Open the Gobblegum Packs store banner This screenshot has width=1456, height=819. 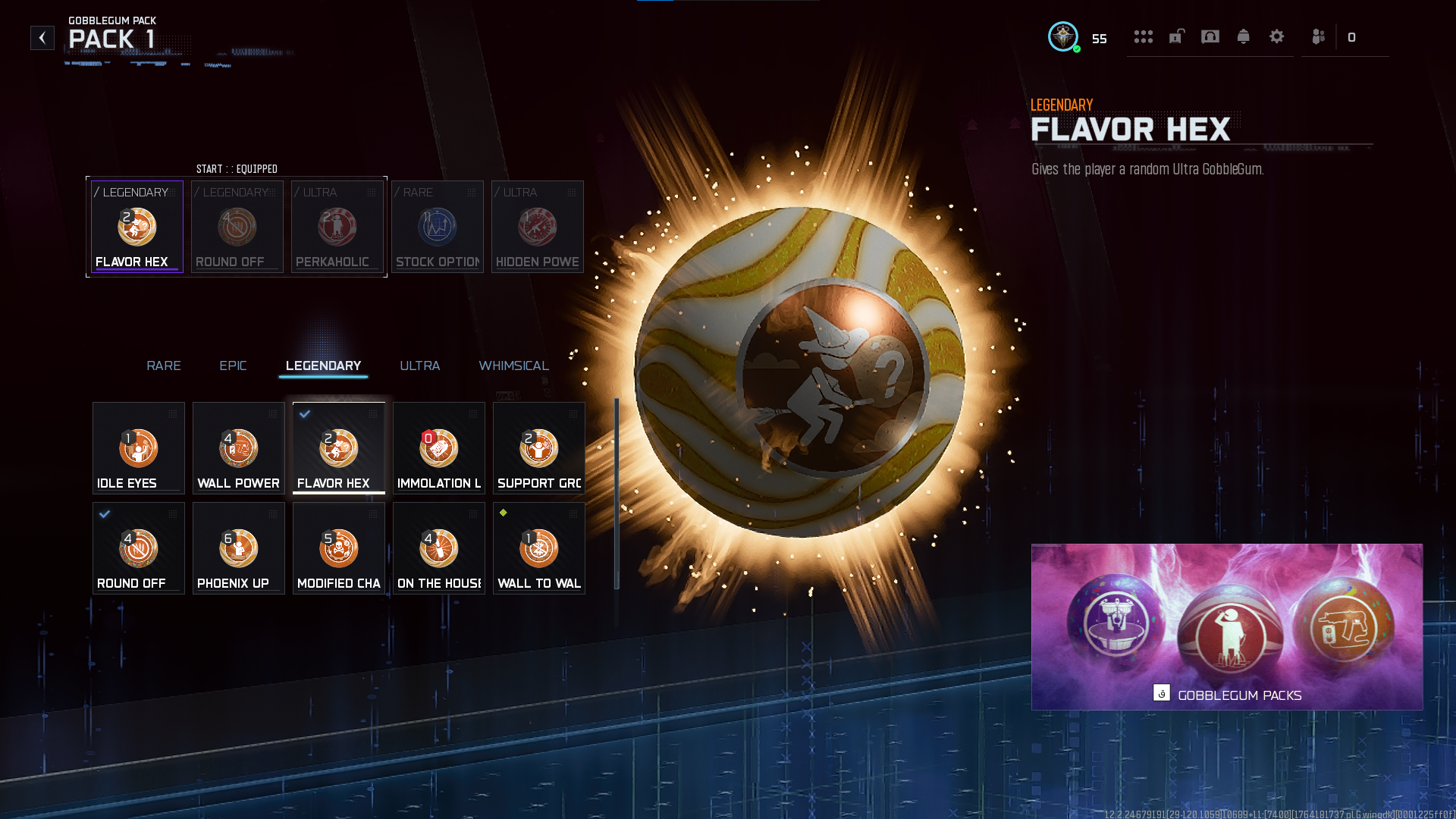pos(1227,627)
